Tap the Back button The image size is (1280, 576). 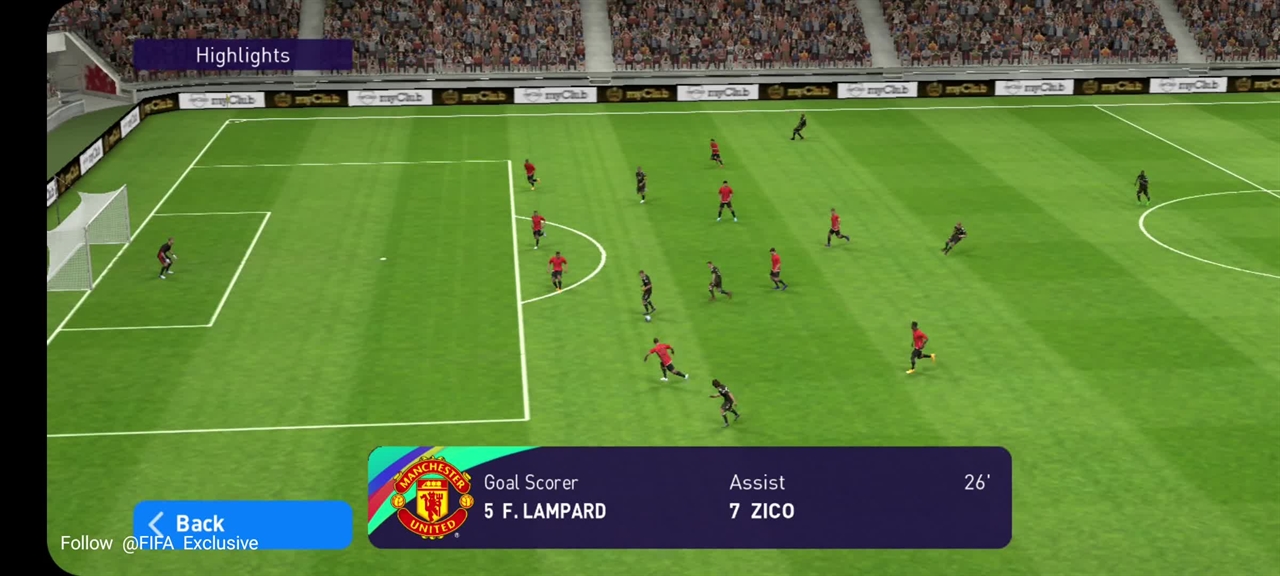tap(241, 523)
